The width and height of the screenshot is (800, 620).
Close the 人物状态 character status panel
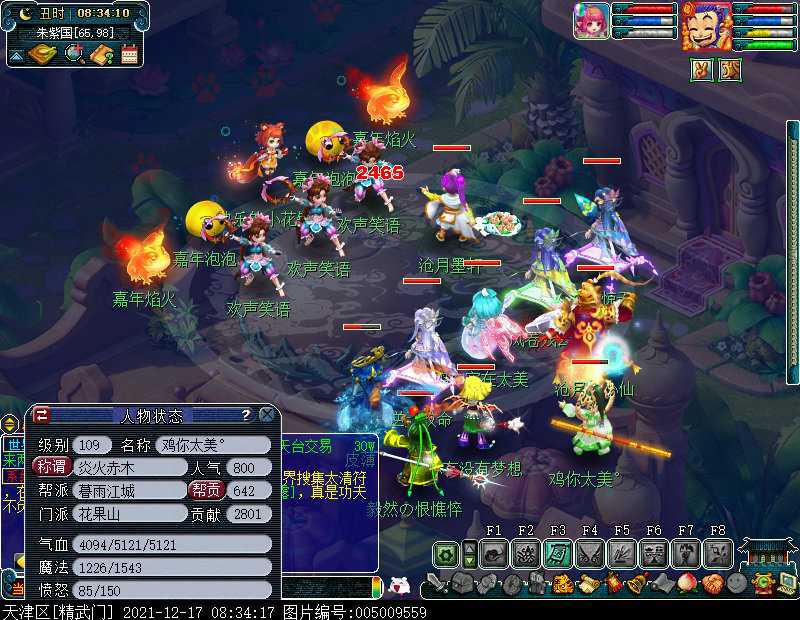pos(267,414)
